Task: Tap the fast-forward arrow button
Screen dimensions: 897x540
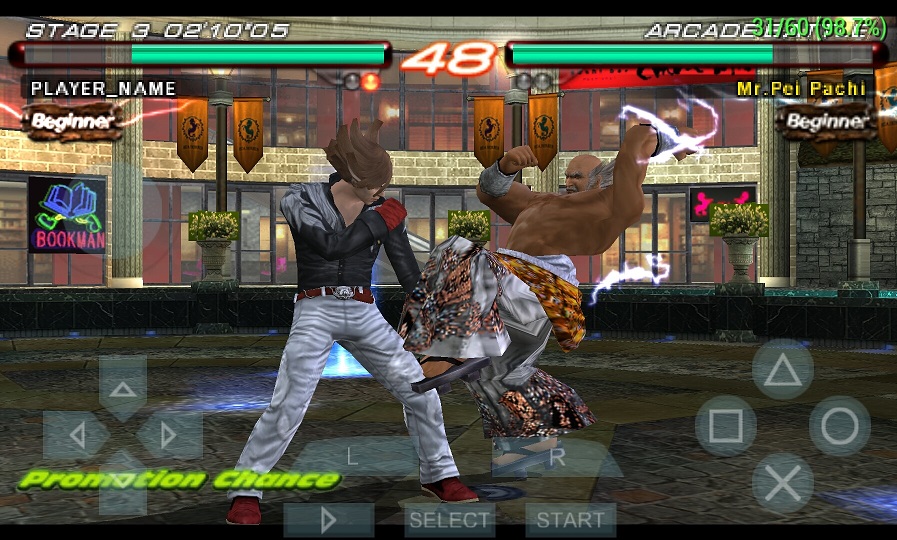Action: pyautogui.click(x=329, y=520)
